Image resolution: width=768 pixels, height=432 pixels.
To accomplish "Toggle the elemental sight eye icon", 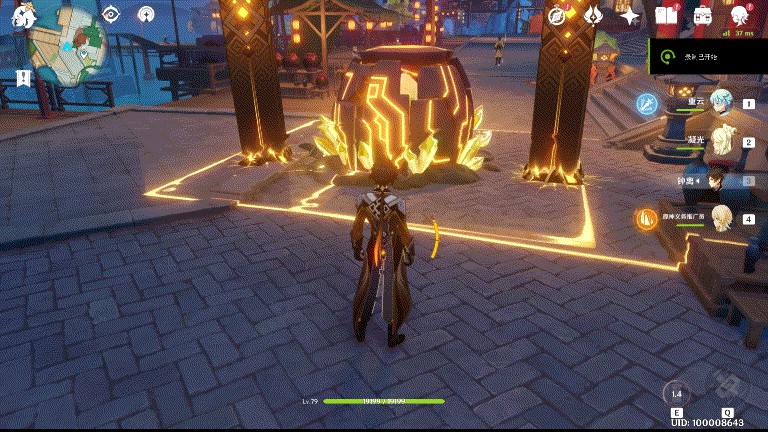I will point(111,14).
